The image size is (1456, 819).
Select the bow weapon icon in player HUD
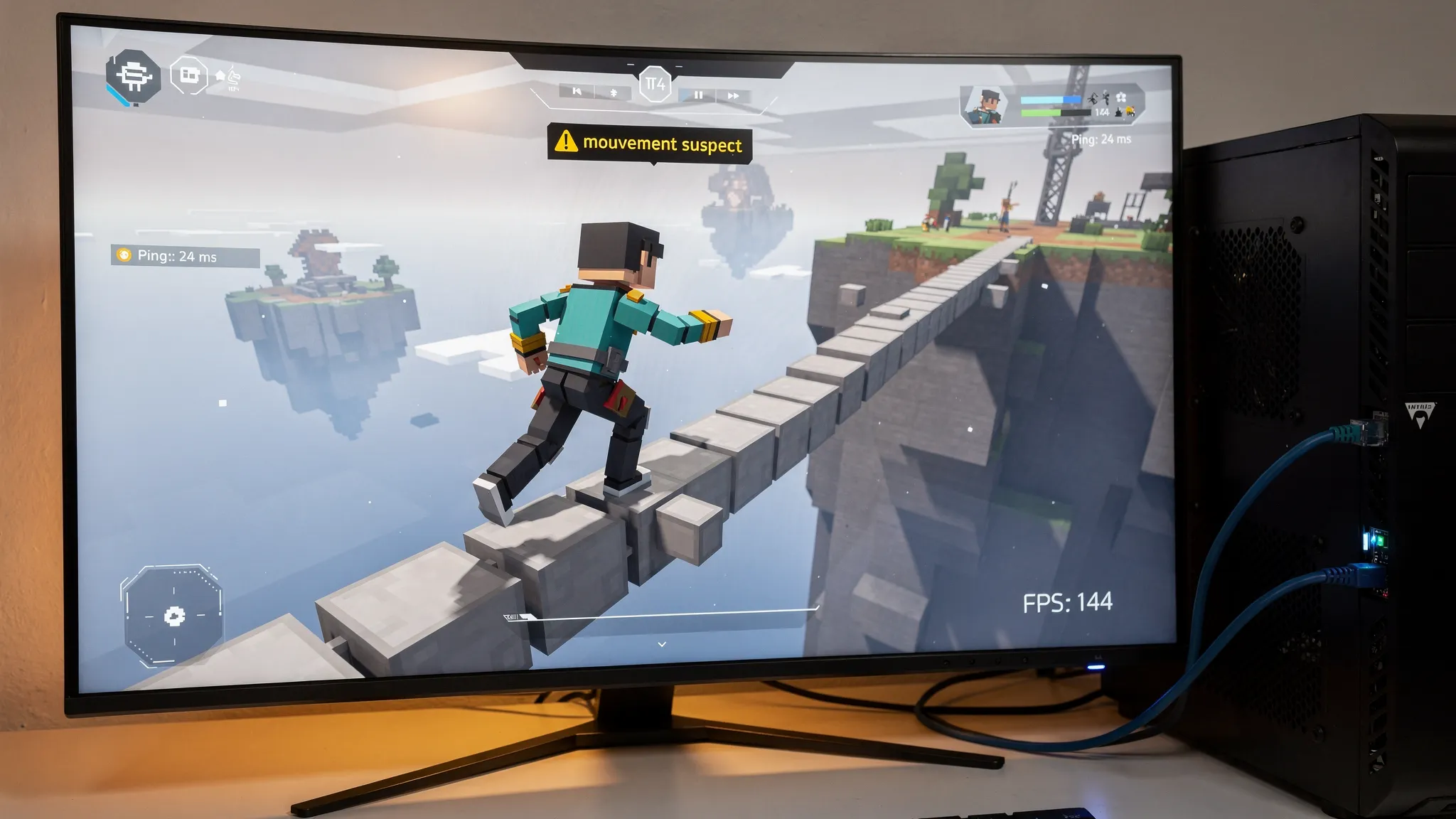click(1093, 98)
